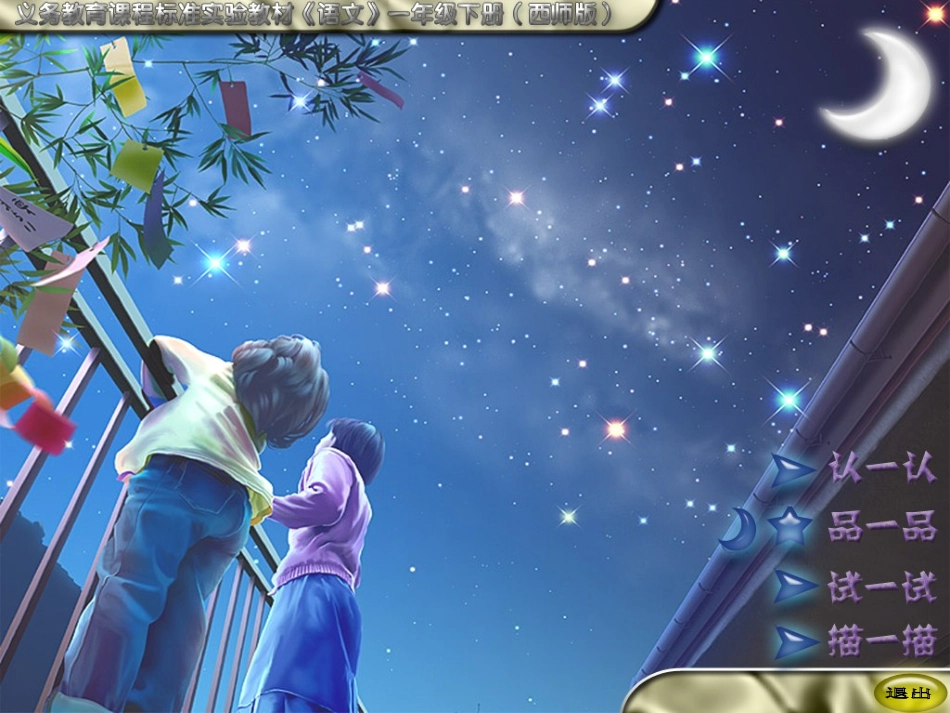Choose the 试一试 activity
The image size is (950, 713).
[882, 586]
